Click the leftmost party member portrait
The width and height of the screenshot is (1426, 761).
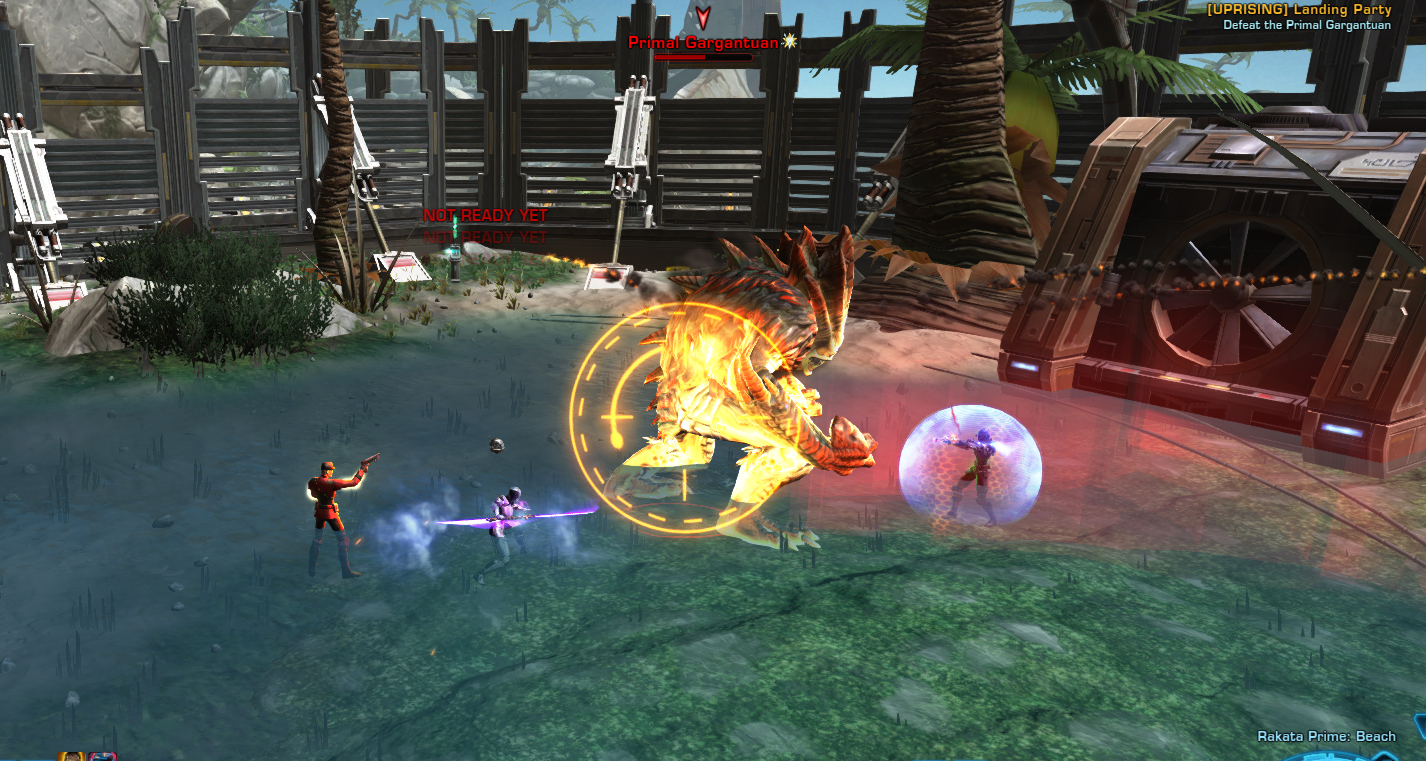70,756
